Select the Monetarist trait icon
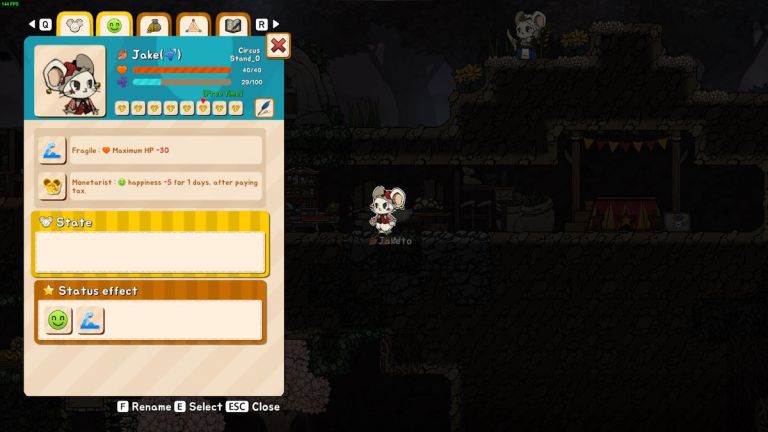Viewport: 768px width, 432px height. [x=52, y=185]
